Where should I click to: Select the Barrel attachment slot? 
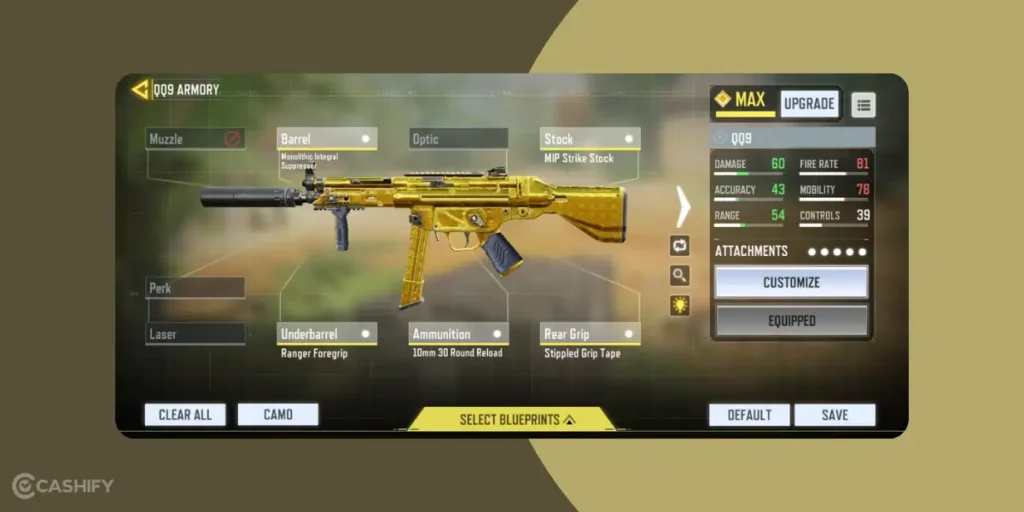[x=326, y=139]
